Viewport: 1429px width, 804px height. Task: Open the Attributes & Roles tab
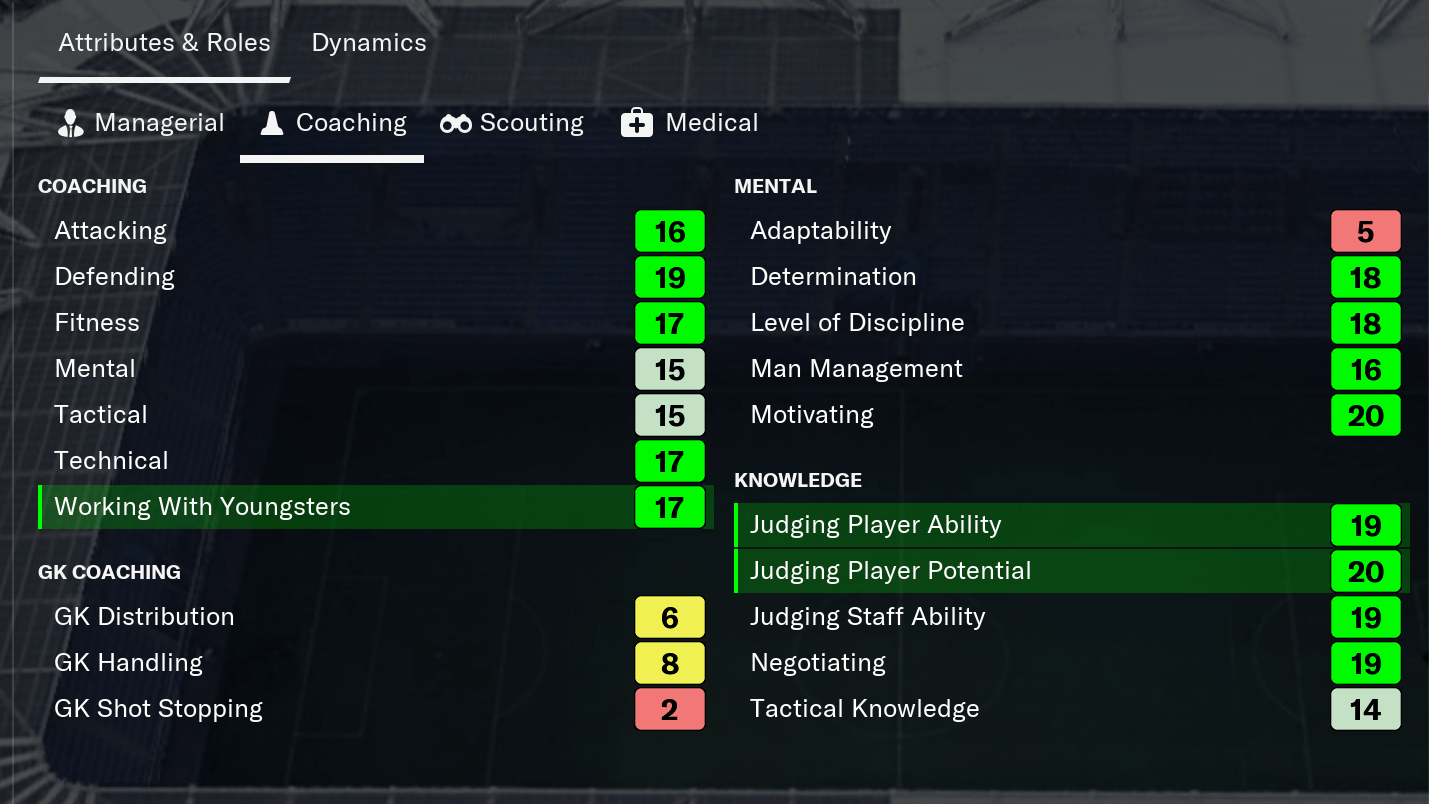pos(164,42)
